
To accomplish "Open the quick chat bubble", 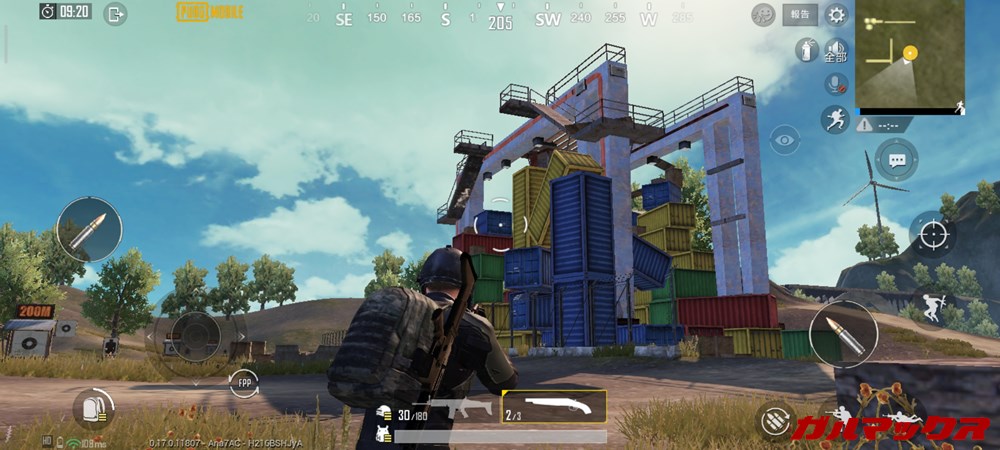I will [x=897, y=160].
